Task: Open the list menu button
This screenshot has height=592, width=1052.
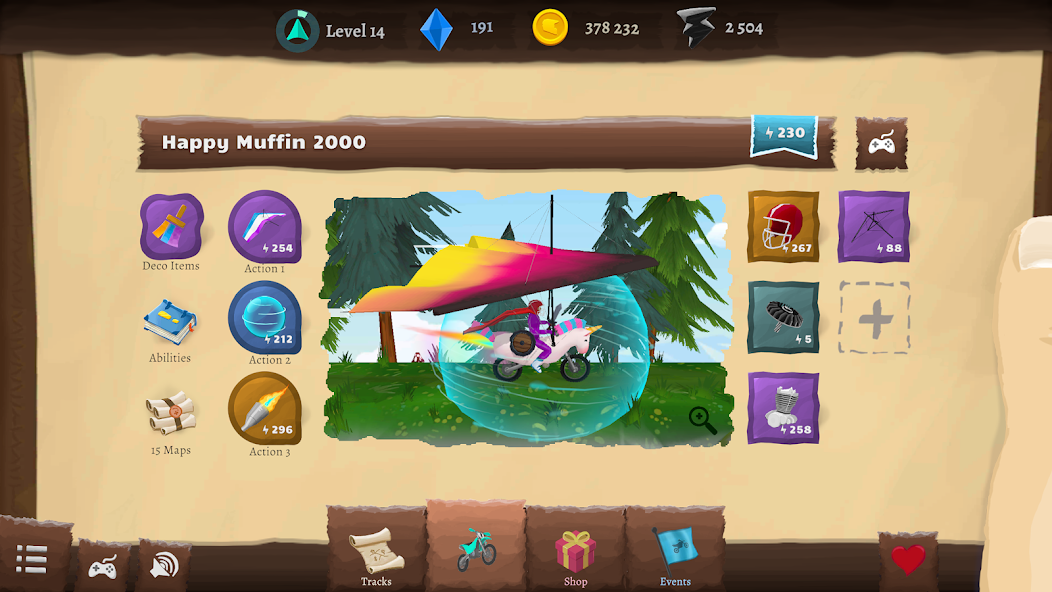Action: pos(32,559)
